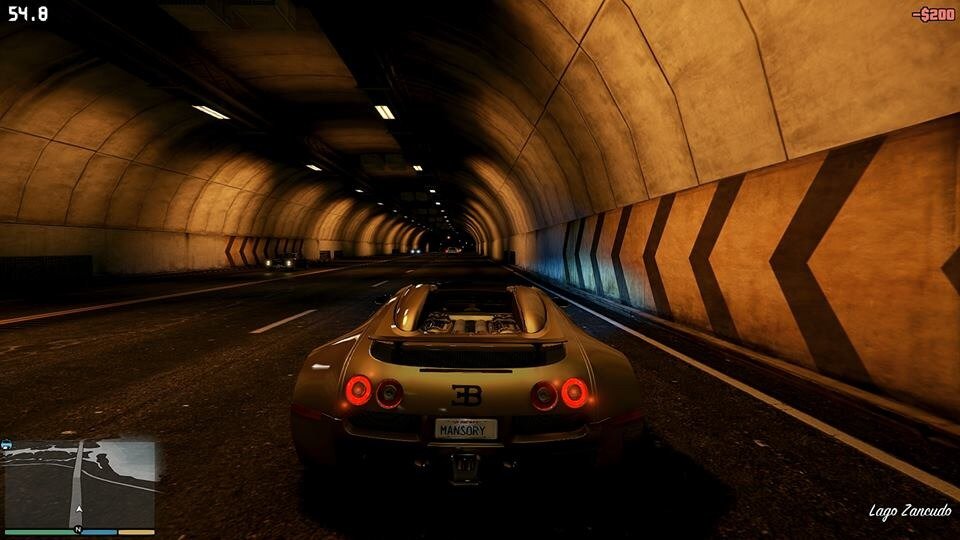Viewport: 960px width, 540px height.
Task: Select the blue blip icon above the minimap
Action: coord(7,445)
